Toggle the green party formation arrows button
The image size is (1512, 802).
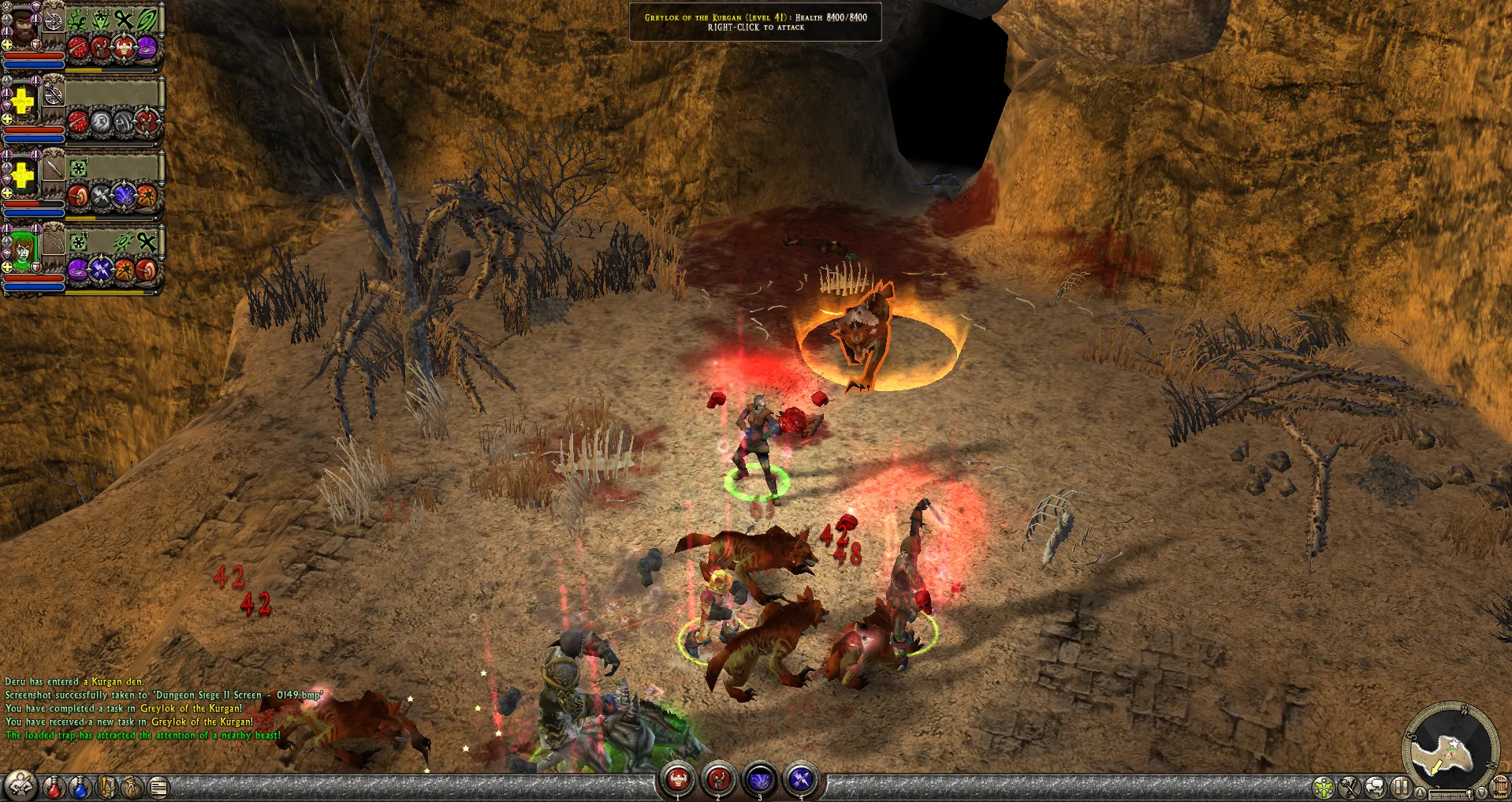[1324, 786]
